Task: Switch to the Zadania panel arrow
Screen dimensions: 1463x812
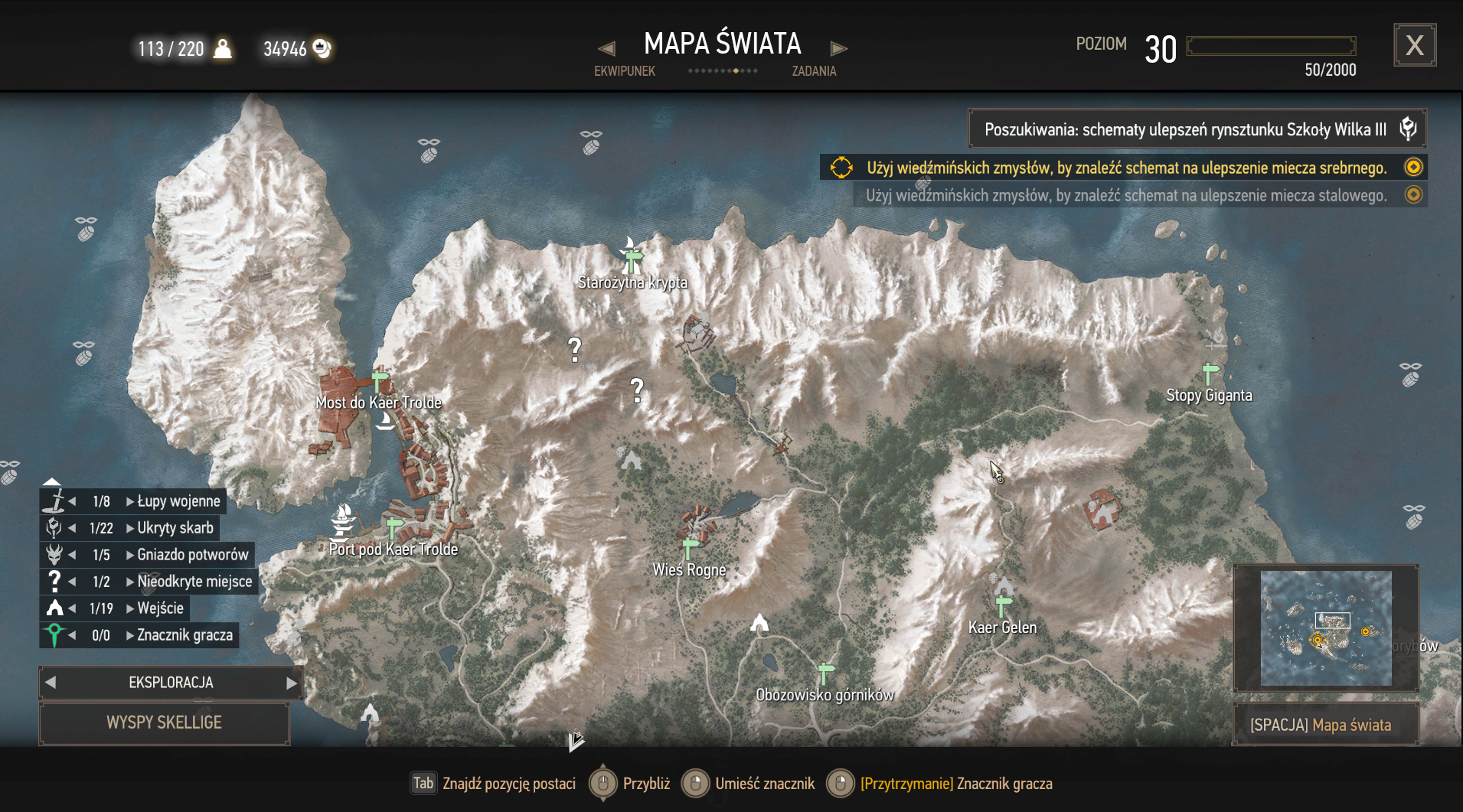Action: 839,49
